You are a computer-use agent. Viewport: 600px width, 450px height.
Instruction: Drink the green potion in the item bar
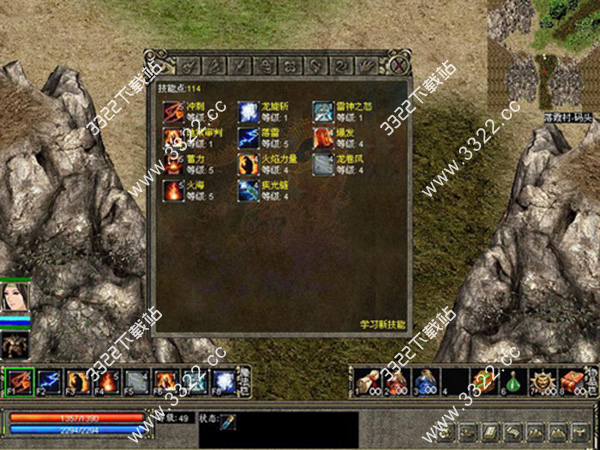(514, 381)
